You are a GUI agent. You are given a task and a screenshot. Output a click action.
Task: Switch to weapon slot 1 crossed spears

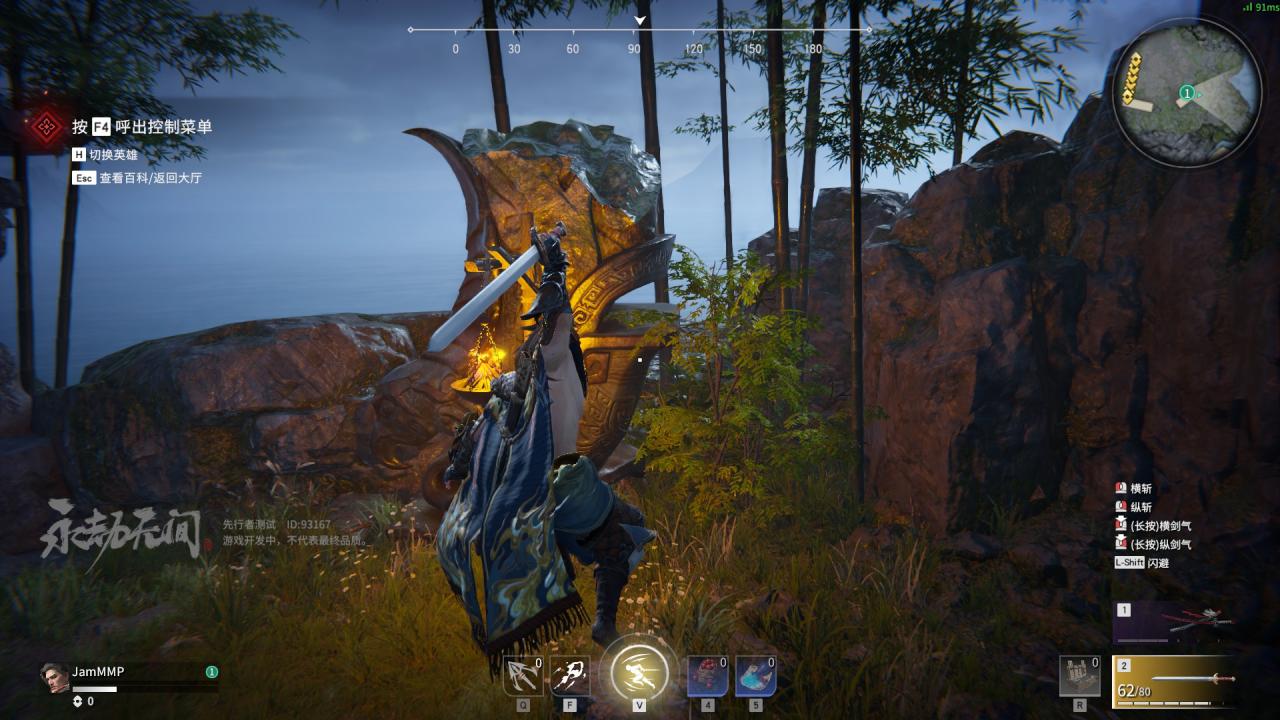pos(1173,623)
